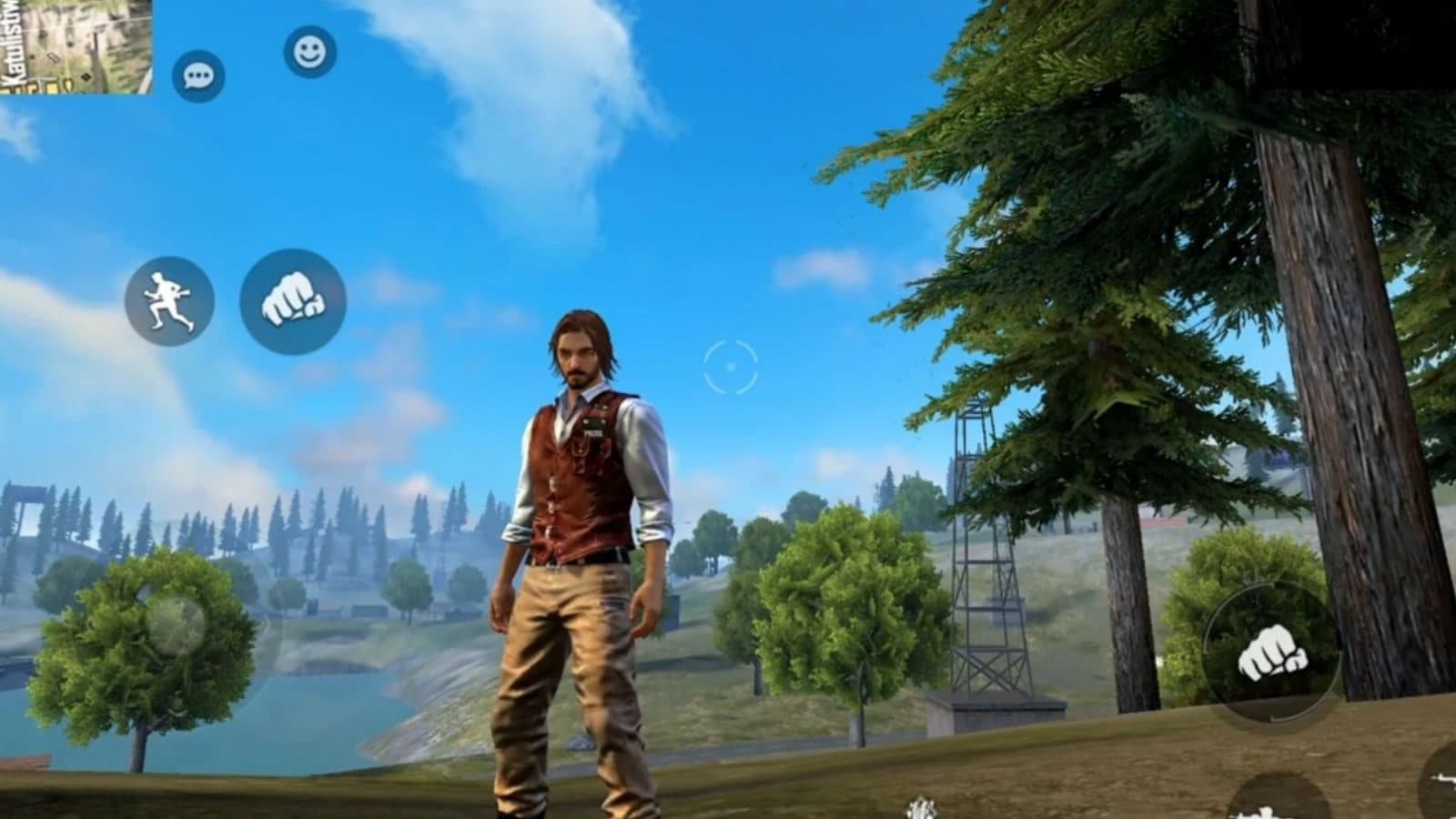Open the chat speech-bubble icon
Image resolution: width=1456 pixels, height=819 pixels.
pos(198,76)
